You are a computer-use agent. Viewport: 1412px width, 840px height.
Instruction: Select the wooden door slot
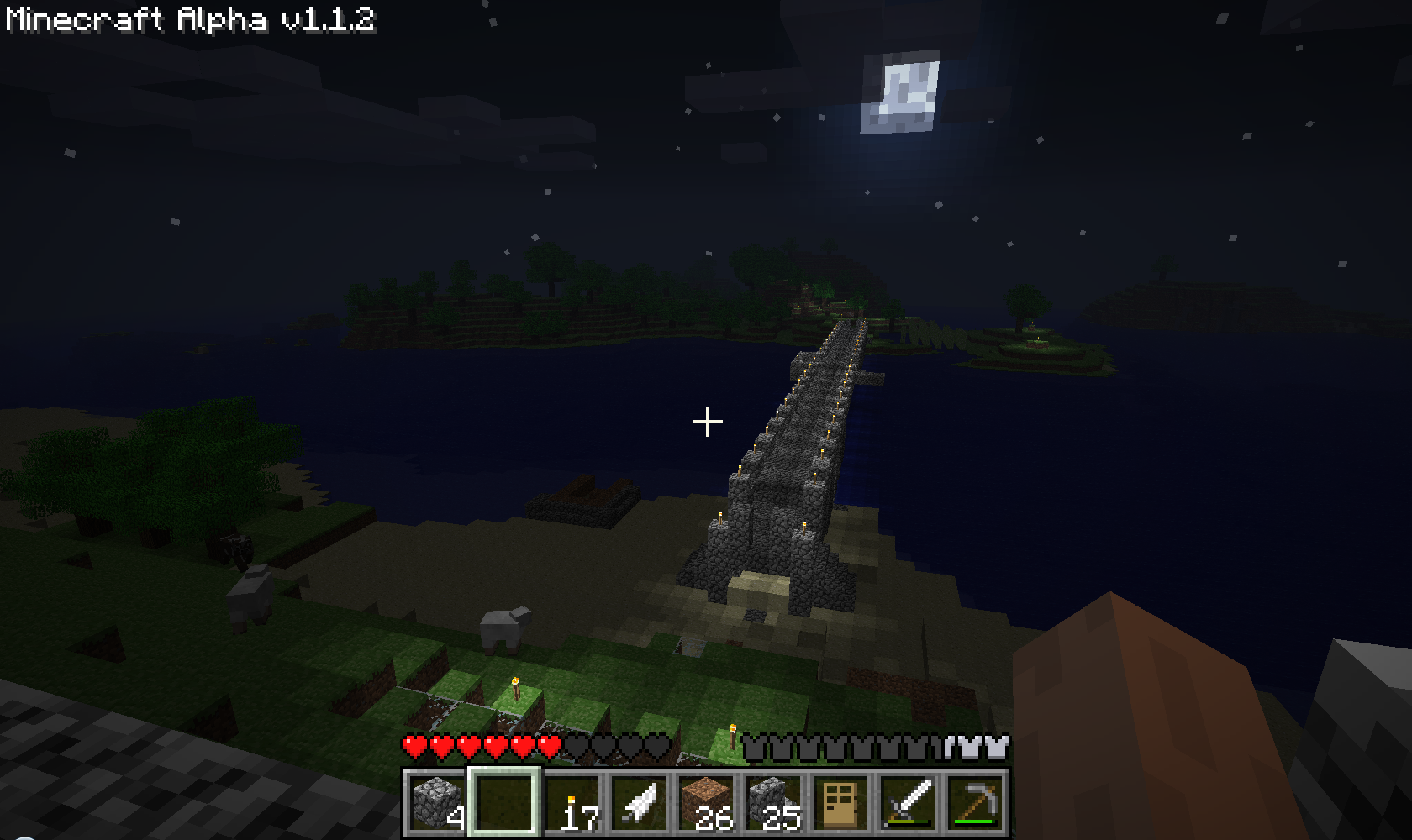pyautogui.click(x=840, y=801)
